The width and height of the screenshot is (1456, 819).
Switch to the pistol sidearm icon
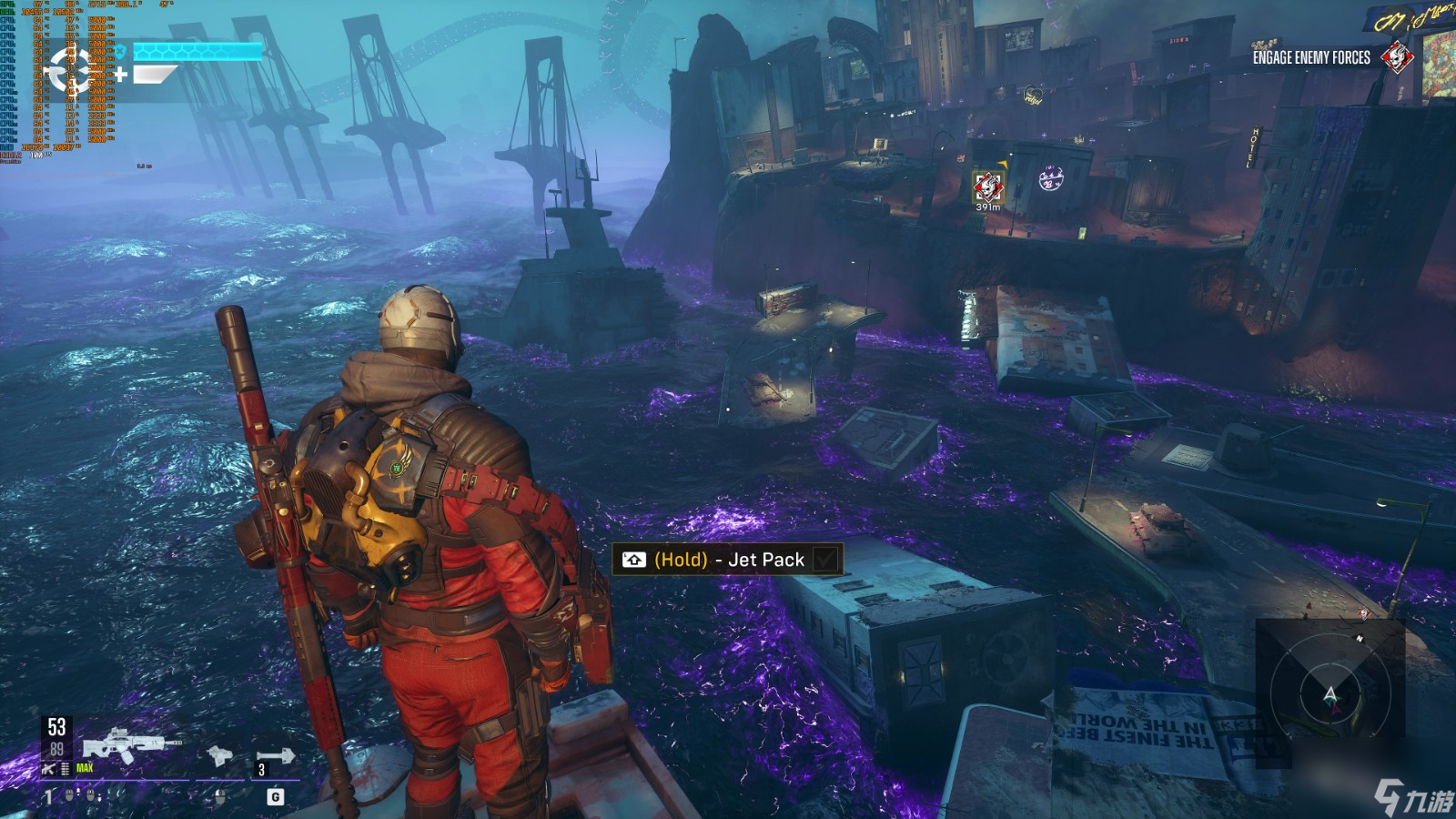219,755
